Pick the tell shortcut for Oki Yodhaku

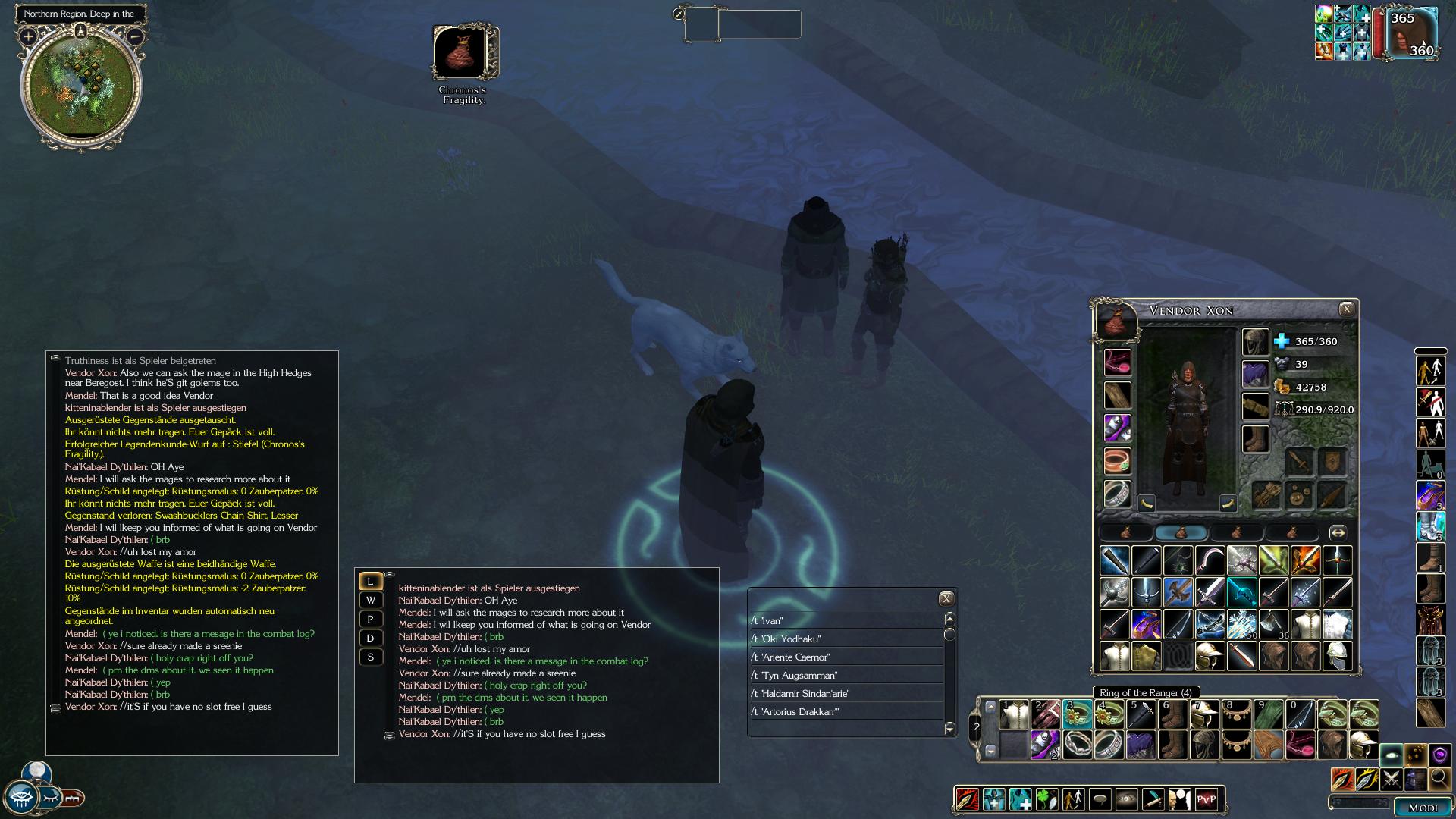pos(786,639)
